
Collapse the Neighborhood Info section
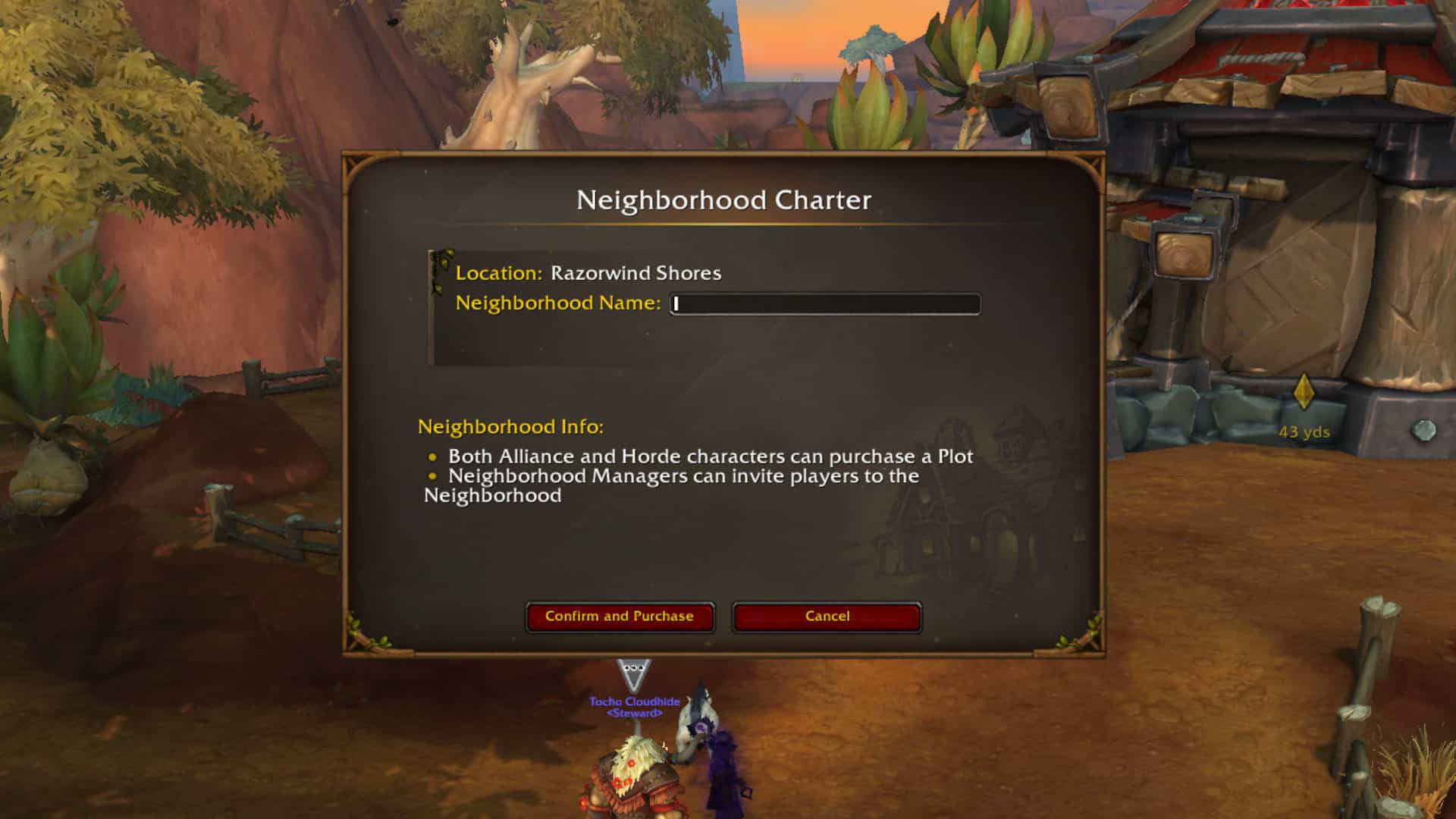(x=510, y=425)
